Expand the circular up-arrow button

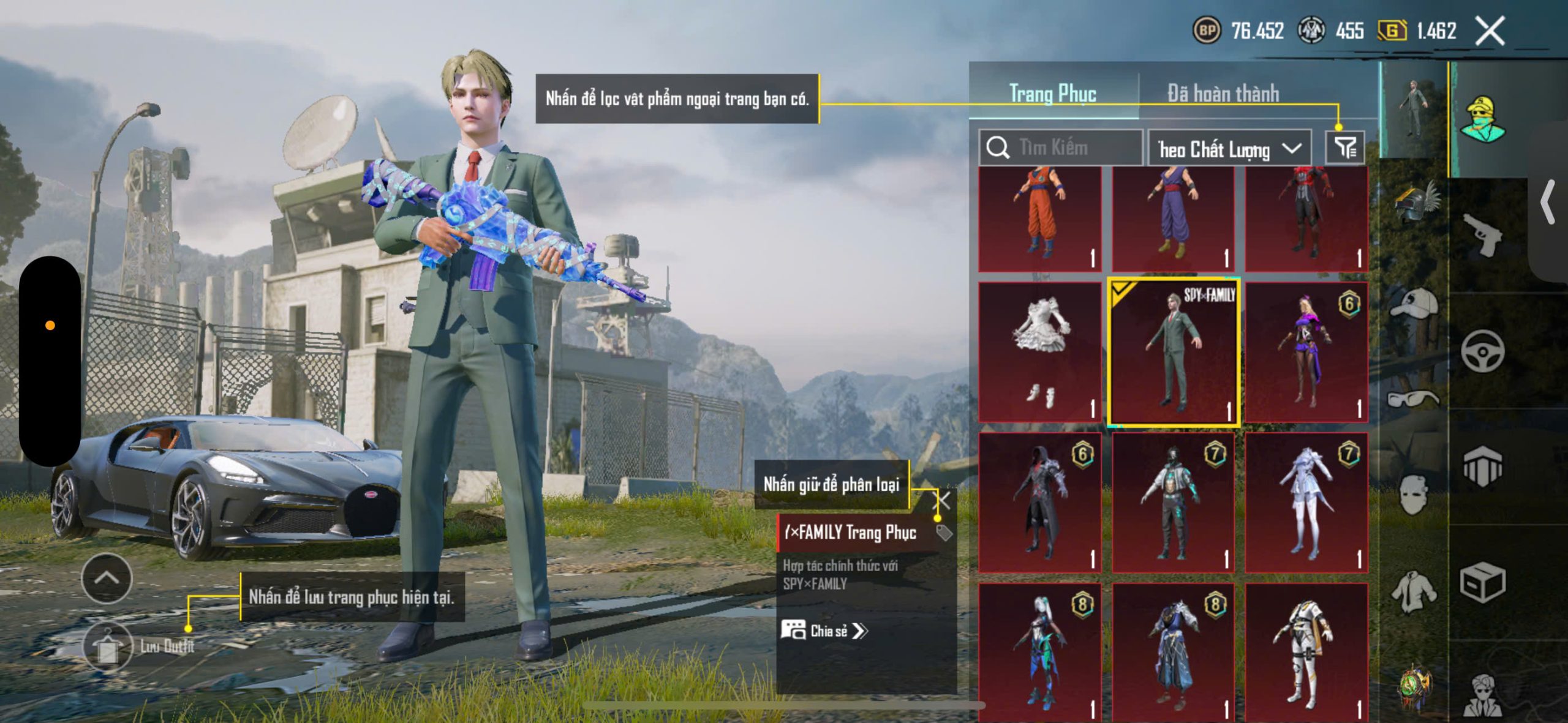(x=107, y=579)
